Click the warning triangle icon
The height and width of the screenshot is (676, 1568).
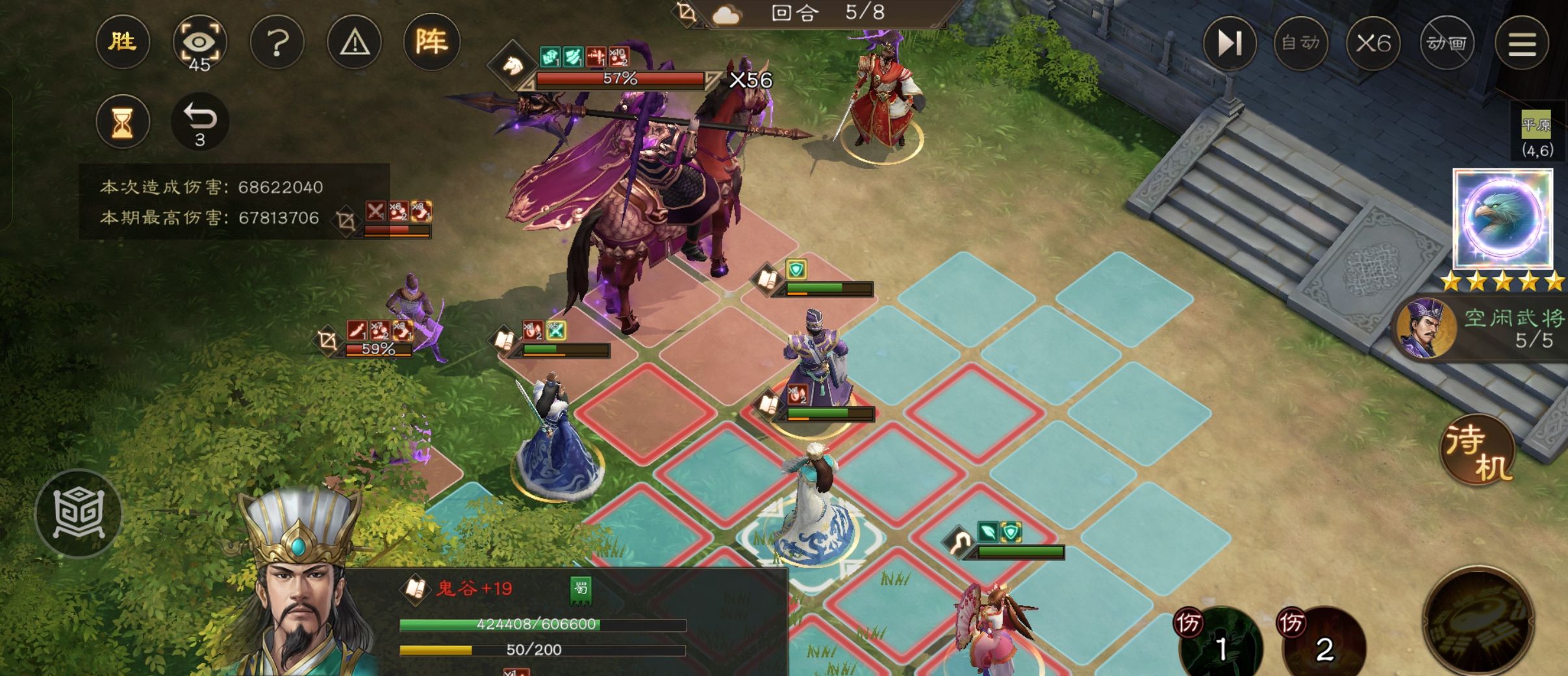(355, 44)
